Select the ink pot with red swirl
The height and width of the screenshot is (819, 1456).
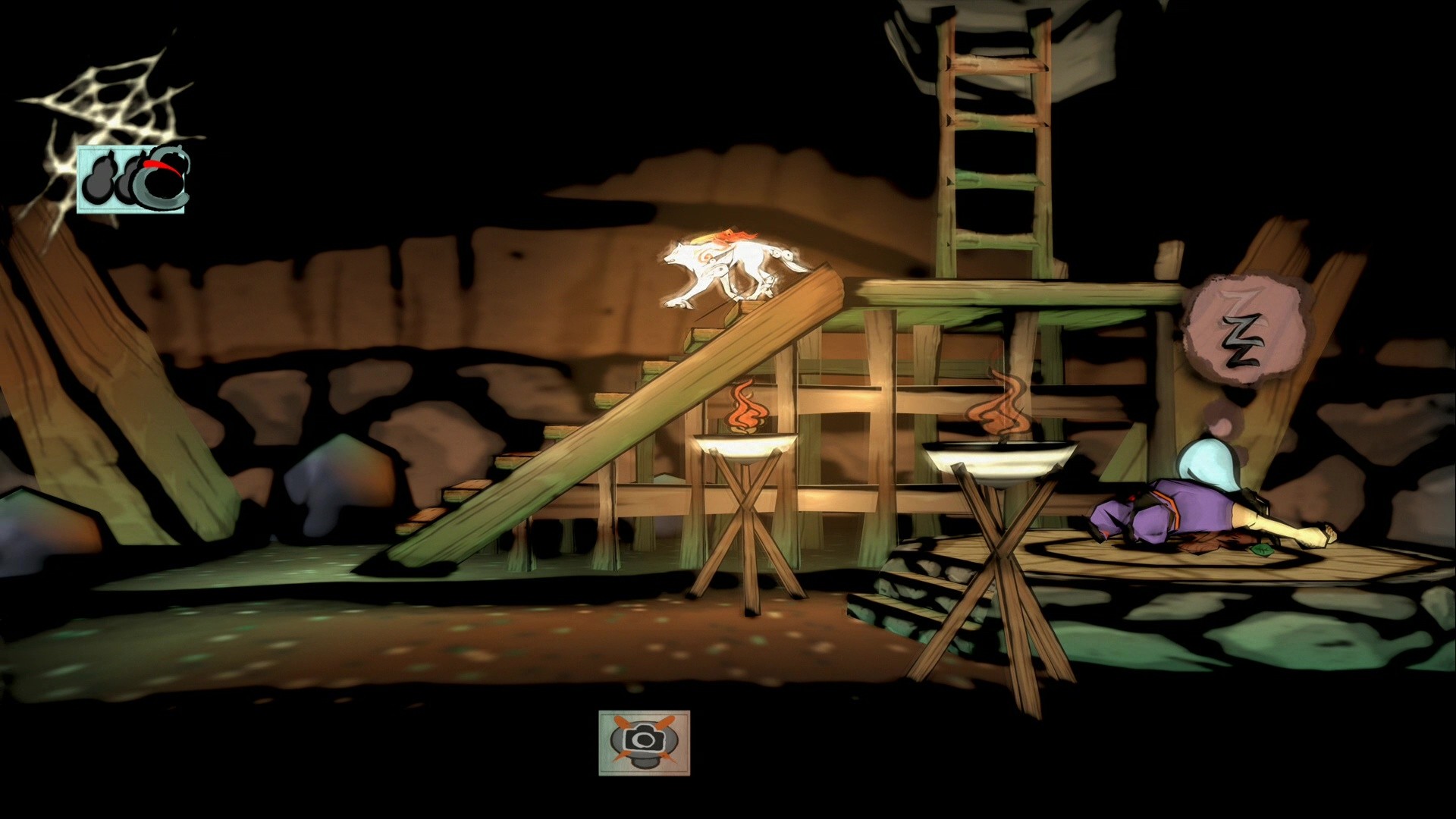[162, 178]
